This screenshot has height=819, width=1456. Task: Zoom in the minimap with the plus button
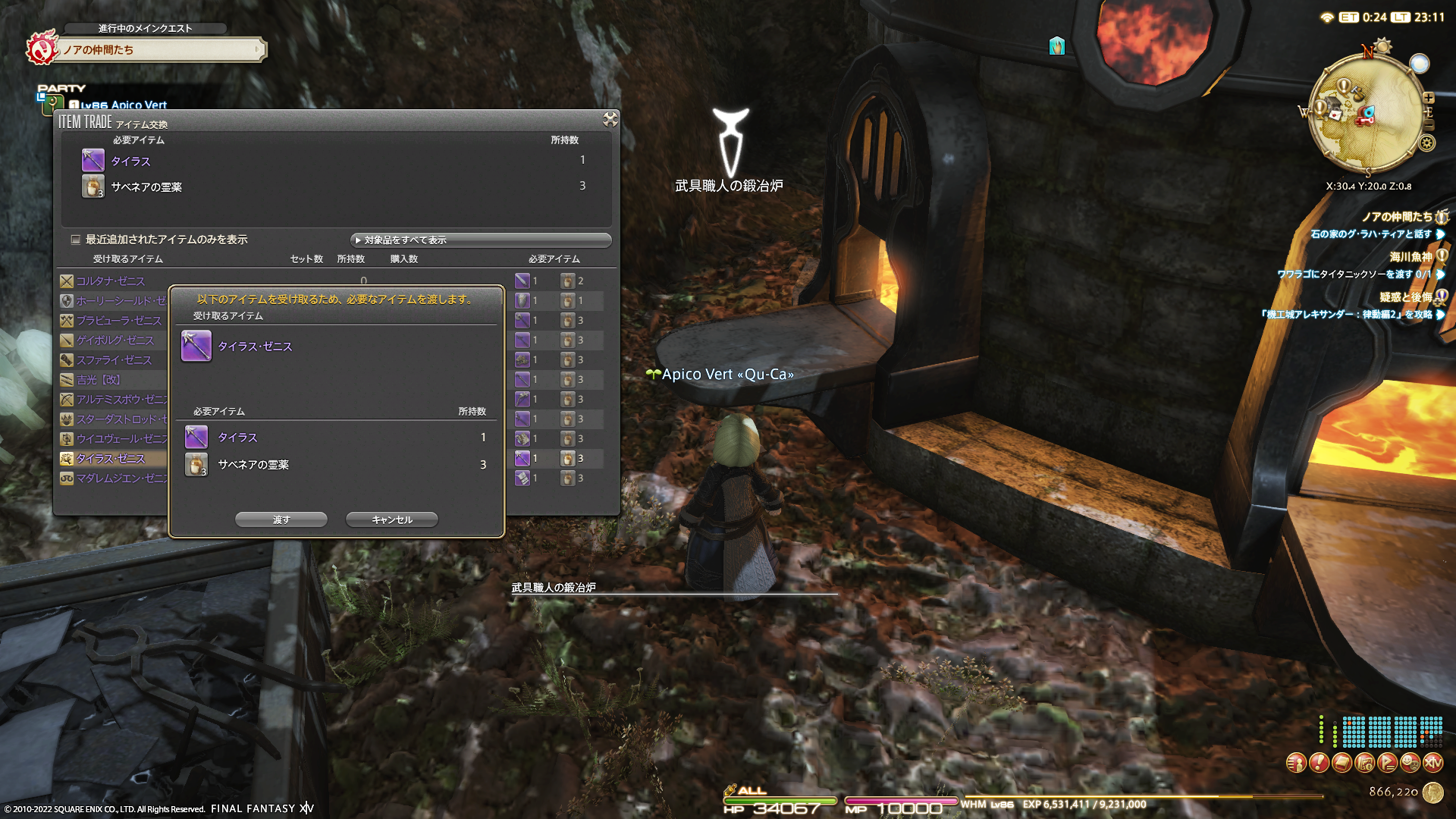pos(1429,98)
